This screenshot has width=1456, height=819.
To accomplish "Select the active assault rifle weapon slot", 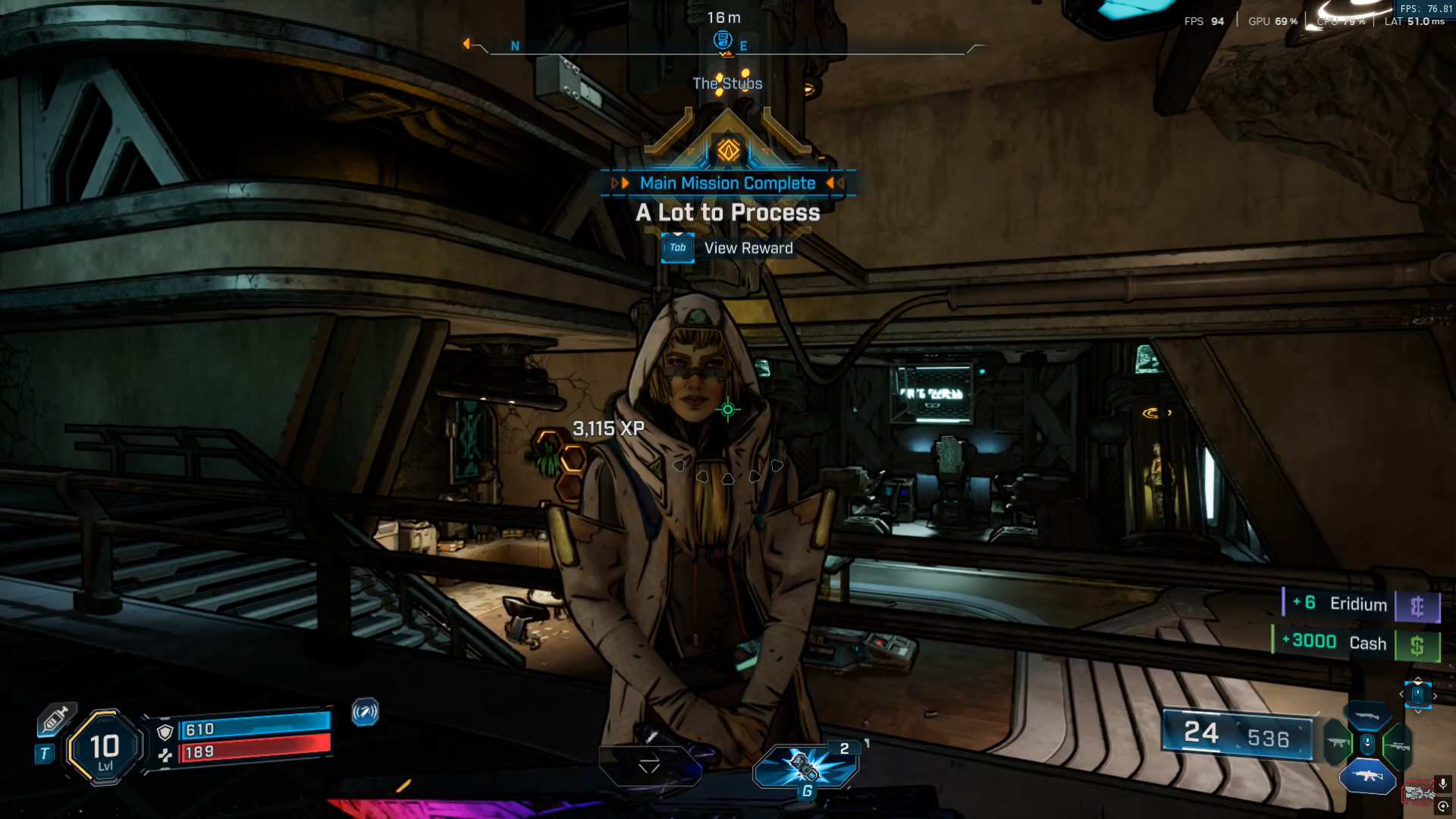I will (1367, 776).
